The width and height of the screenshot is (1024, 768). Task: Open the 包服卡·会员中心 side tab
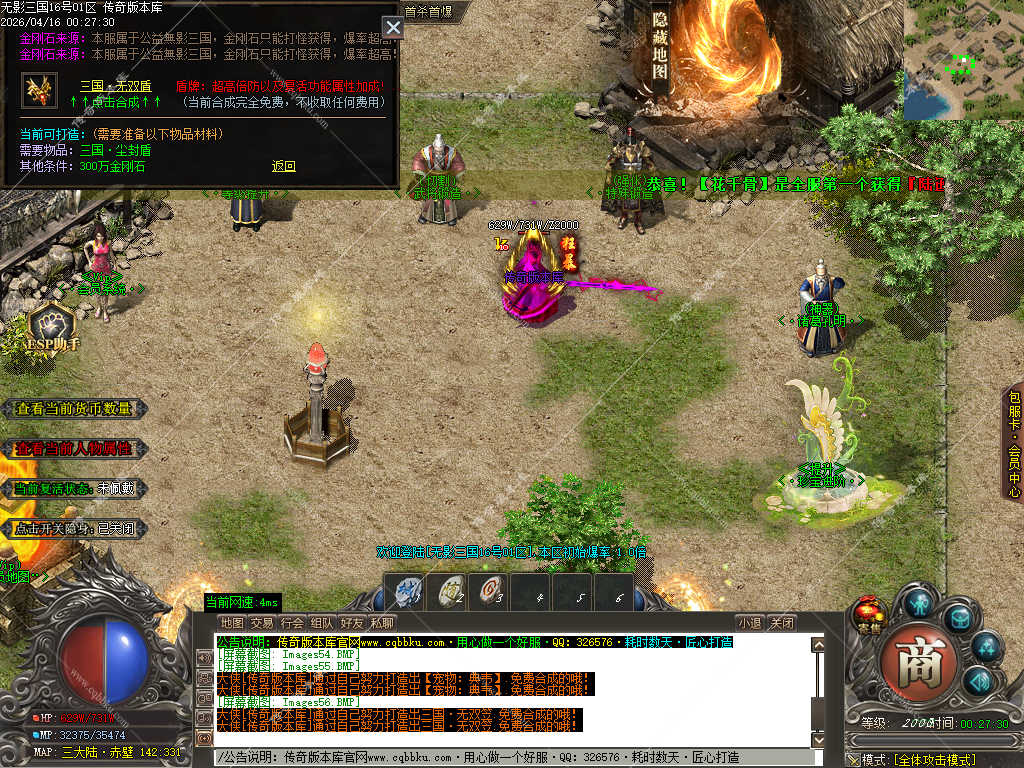(1014, 441)
